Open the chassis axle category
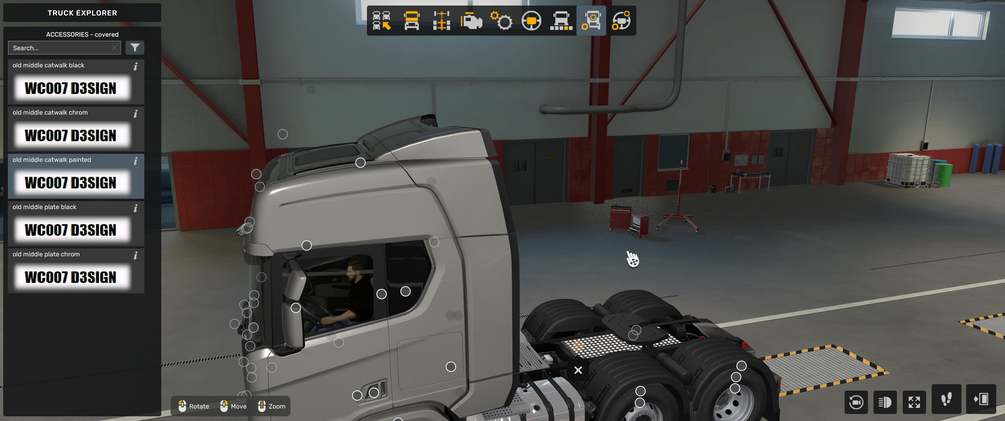1005x421 pixels. coord(441,21)
